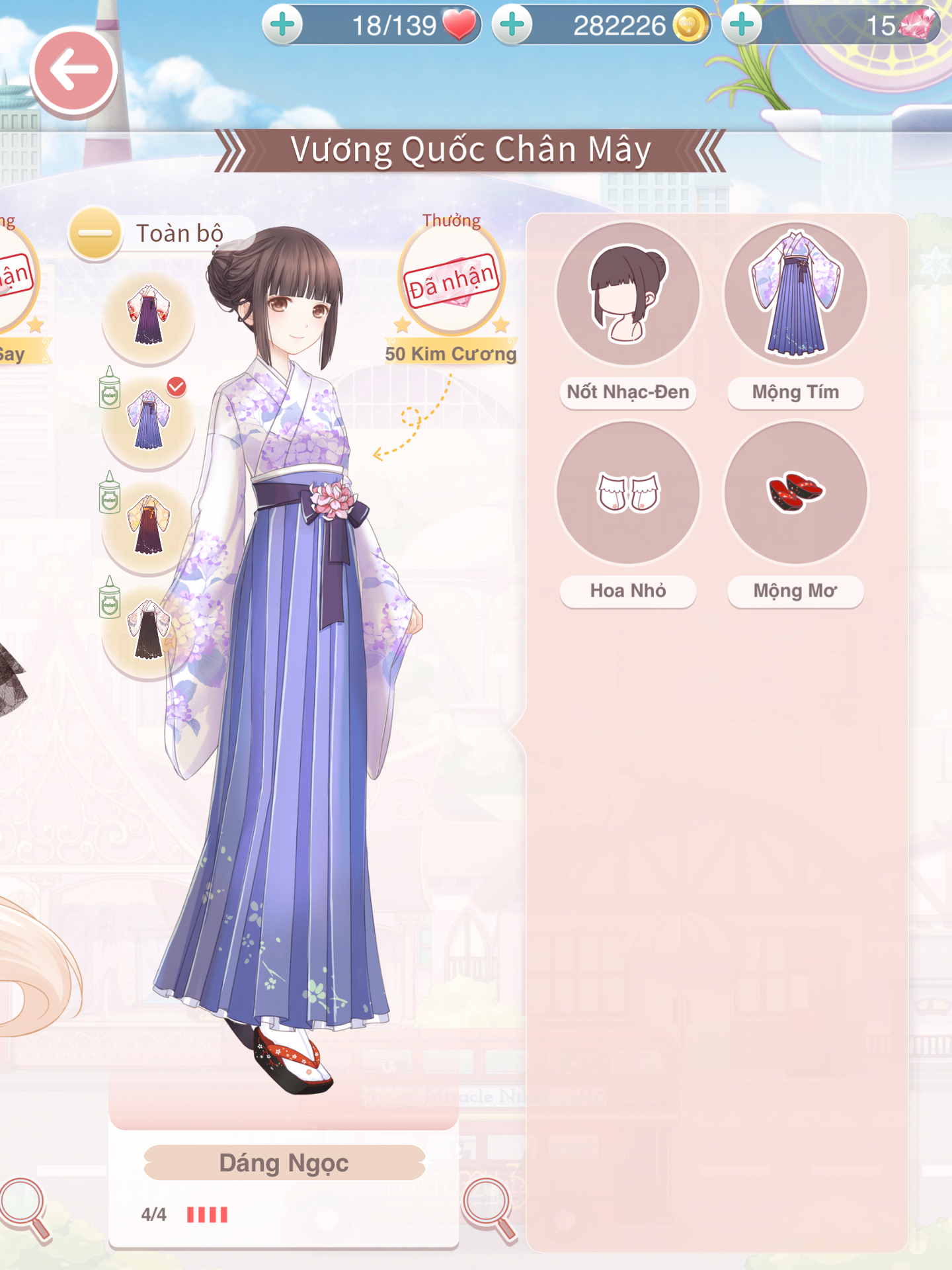Select the Mộng Tím dress item

[795, 294]
